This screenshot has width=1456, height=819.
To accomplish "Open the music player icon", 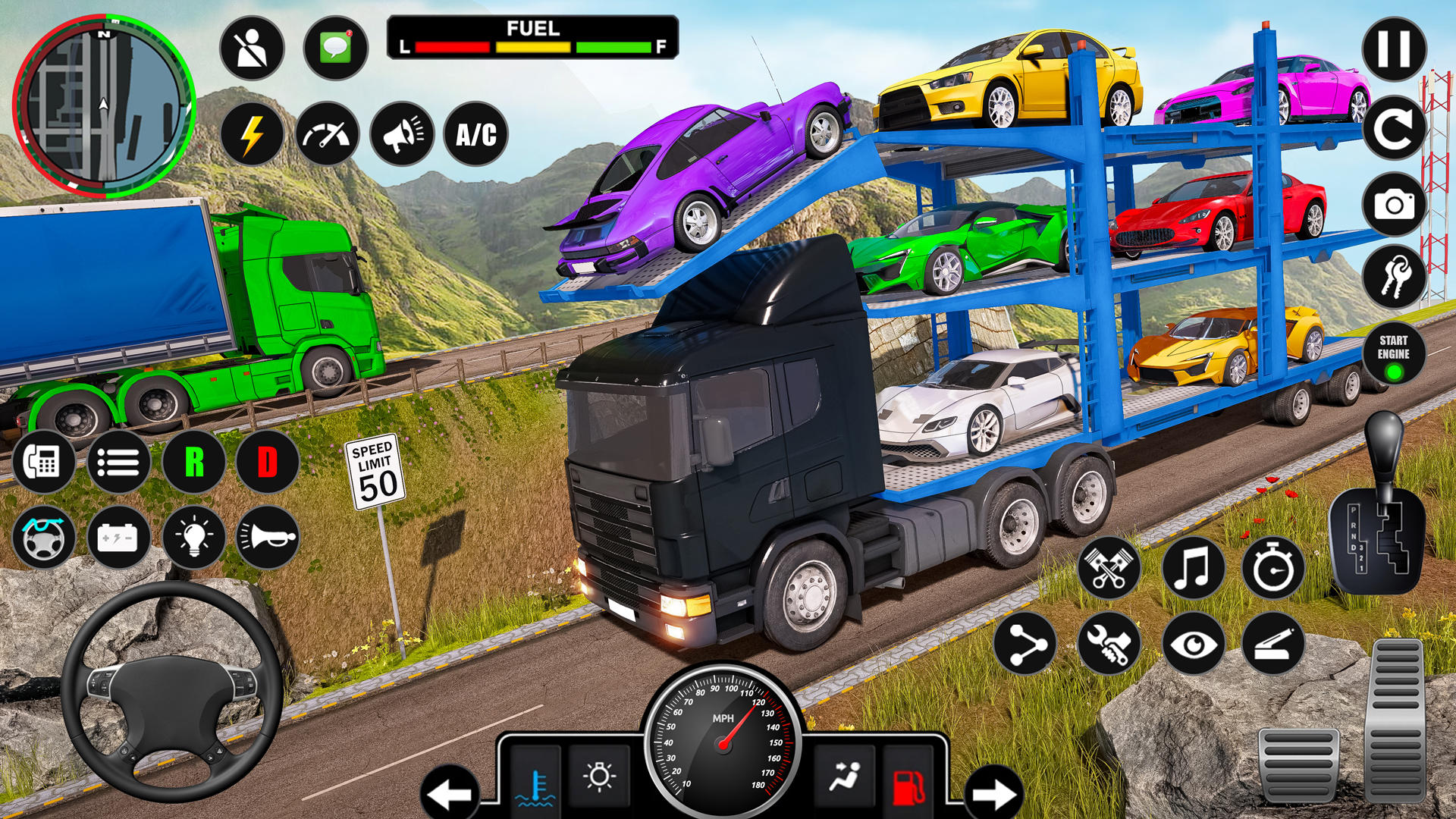I will click(x=1191, y=567).
